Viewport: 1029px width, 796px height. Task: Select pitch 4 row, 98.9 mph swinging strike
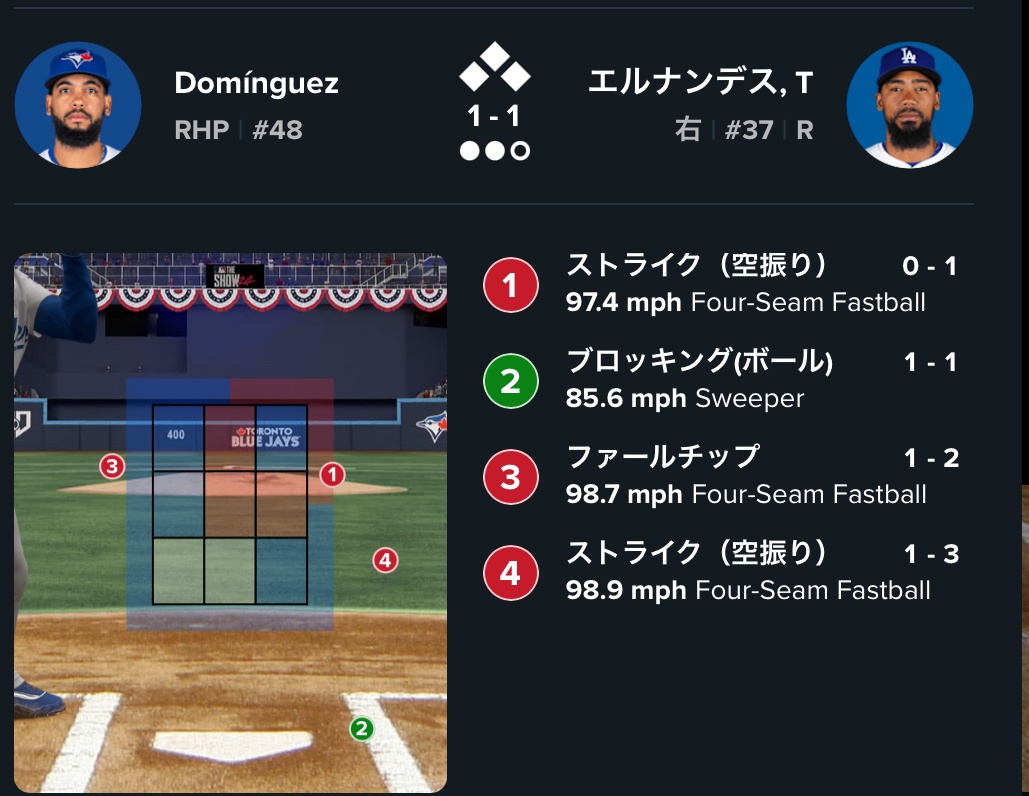(x=720, y=573)
